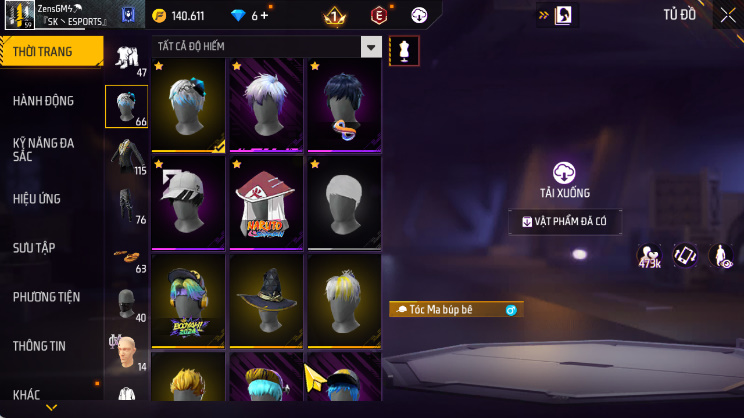
Task: Pick the white cap with black visor
Action: click(189, 201)
